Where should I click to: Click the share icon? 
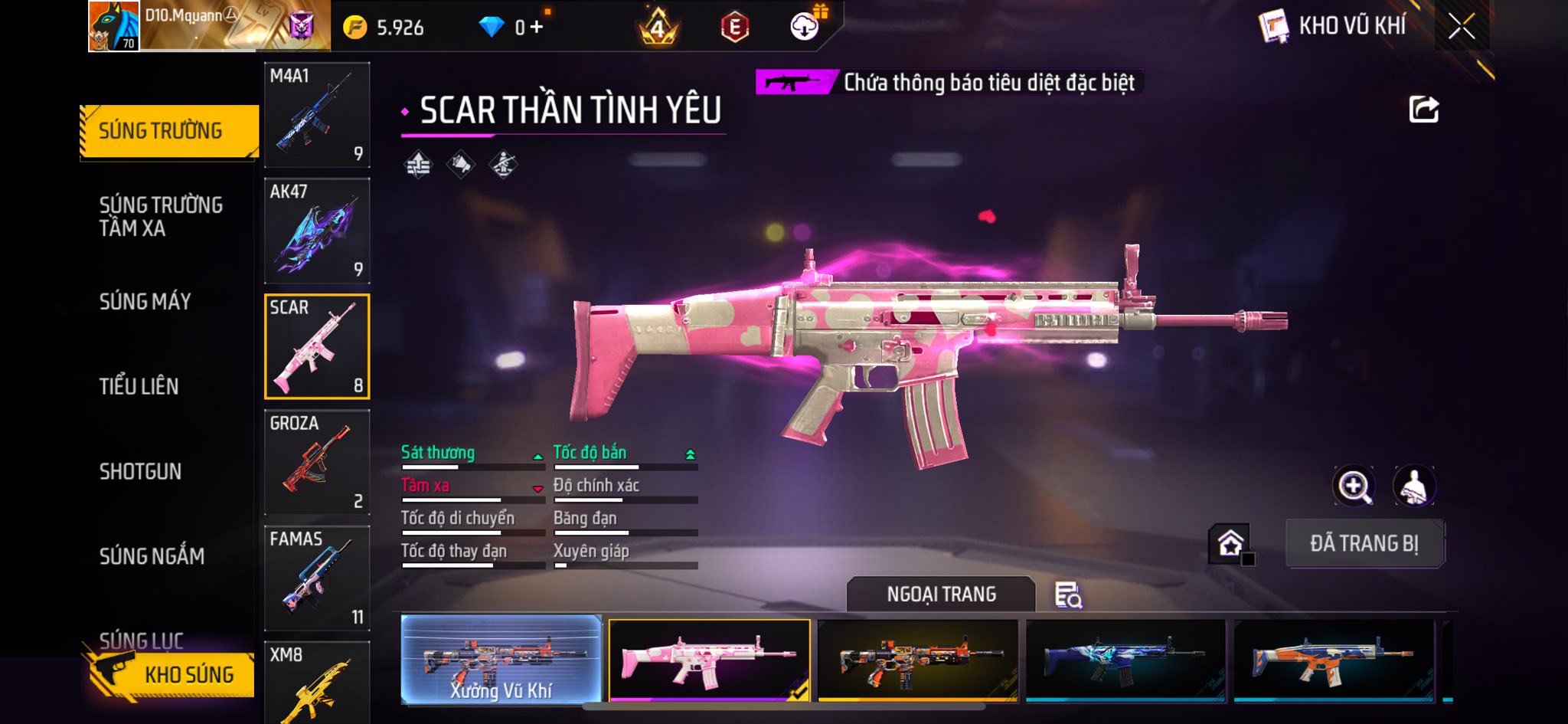tap(1423, 110)
